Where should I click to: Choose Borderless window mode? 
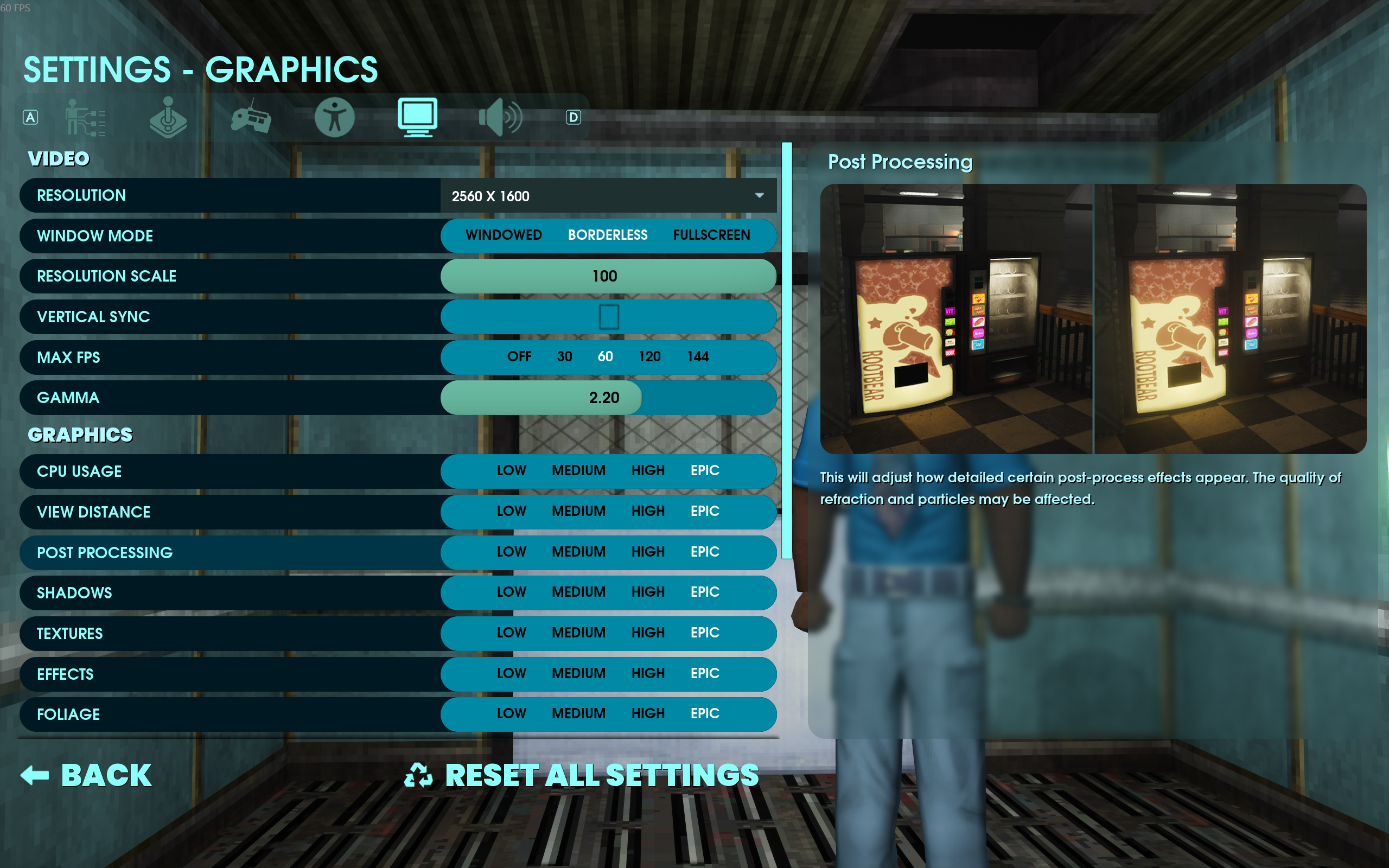(x=607, y=235)
